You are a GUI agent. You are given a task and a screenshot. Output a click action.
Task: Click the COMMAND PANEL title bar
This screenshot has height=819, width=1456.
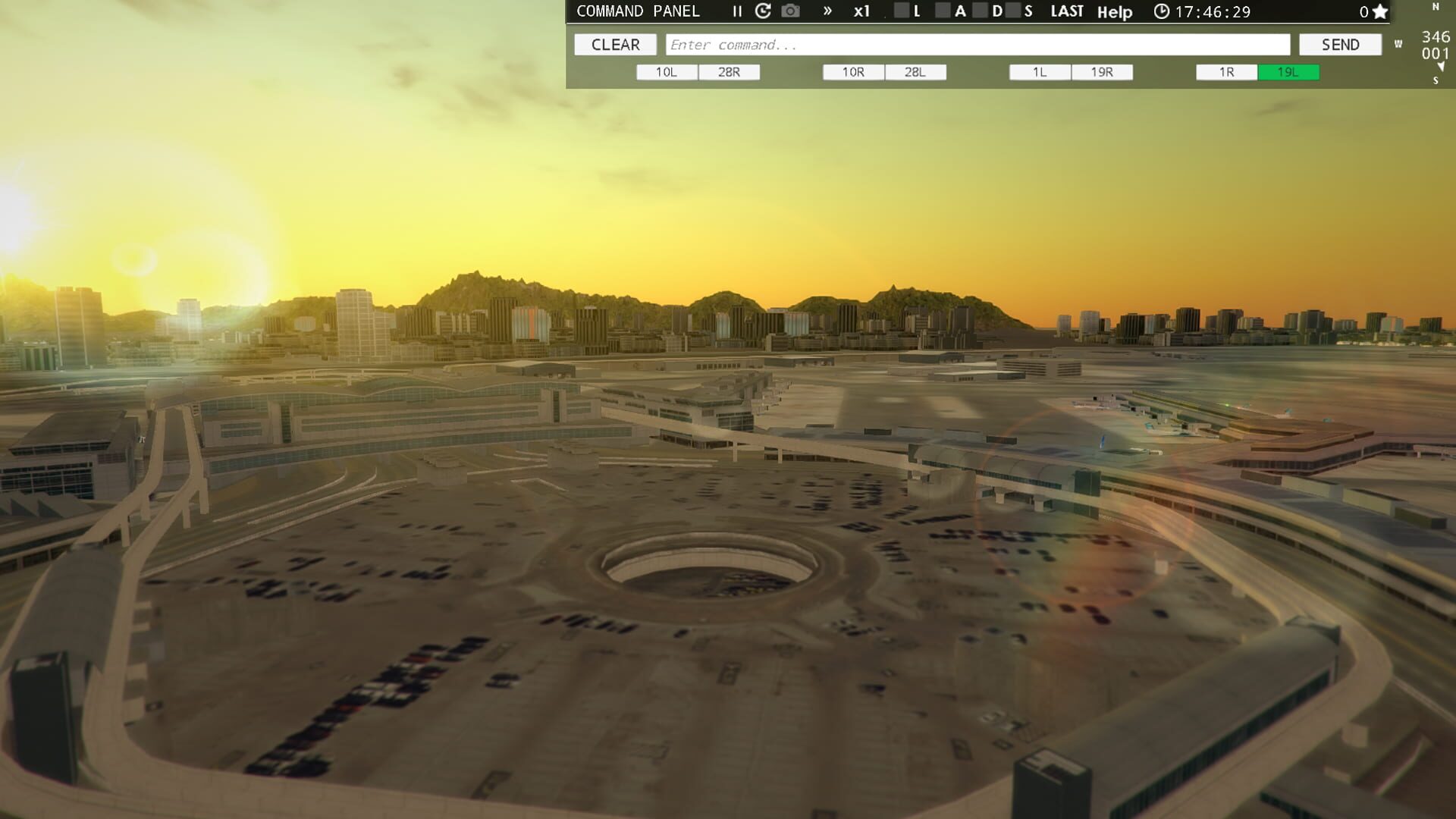(638, 11)
